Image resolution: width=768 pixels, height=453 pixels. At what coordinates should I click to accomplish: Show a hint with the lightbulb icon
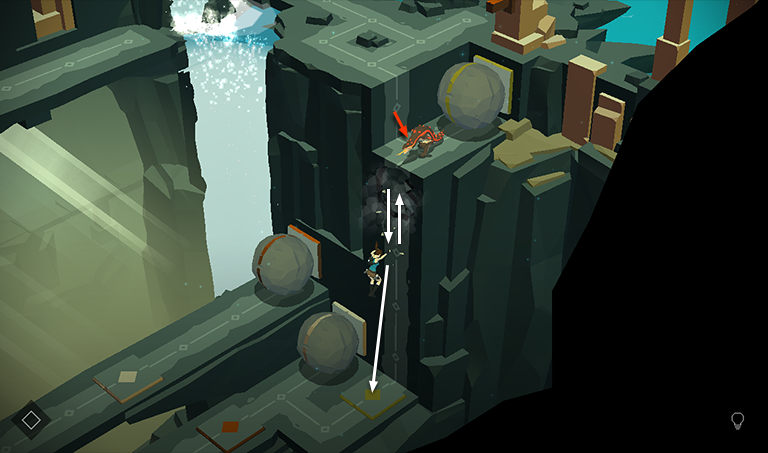738,421
